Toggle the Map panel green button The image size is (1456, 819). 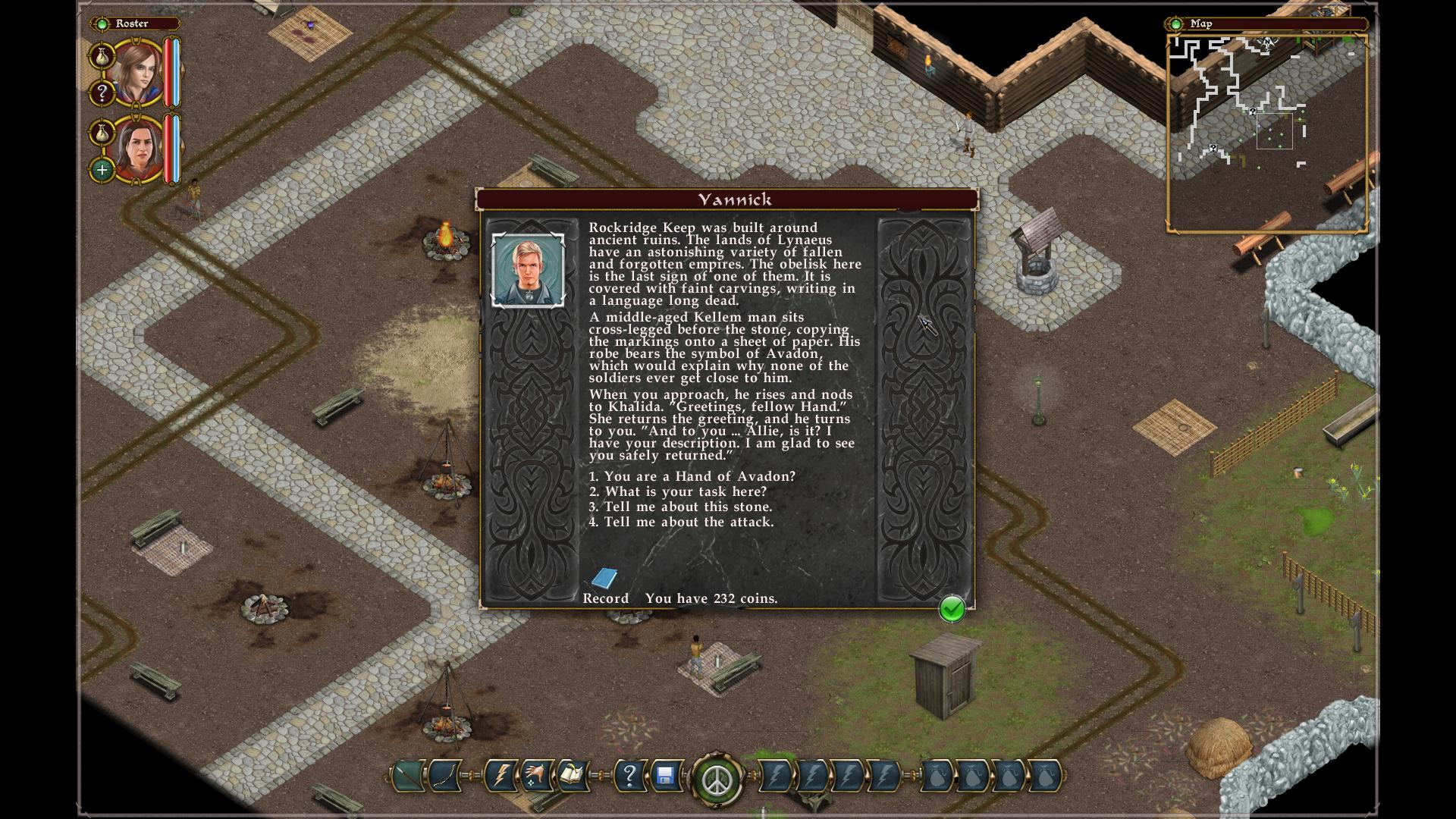1176,24
